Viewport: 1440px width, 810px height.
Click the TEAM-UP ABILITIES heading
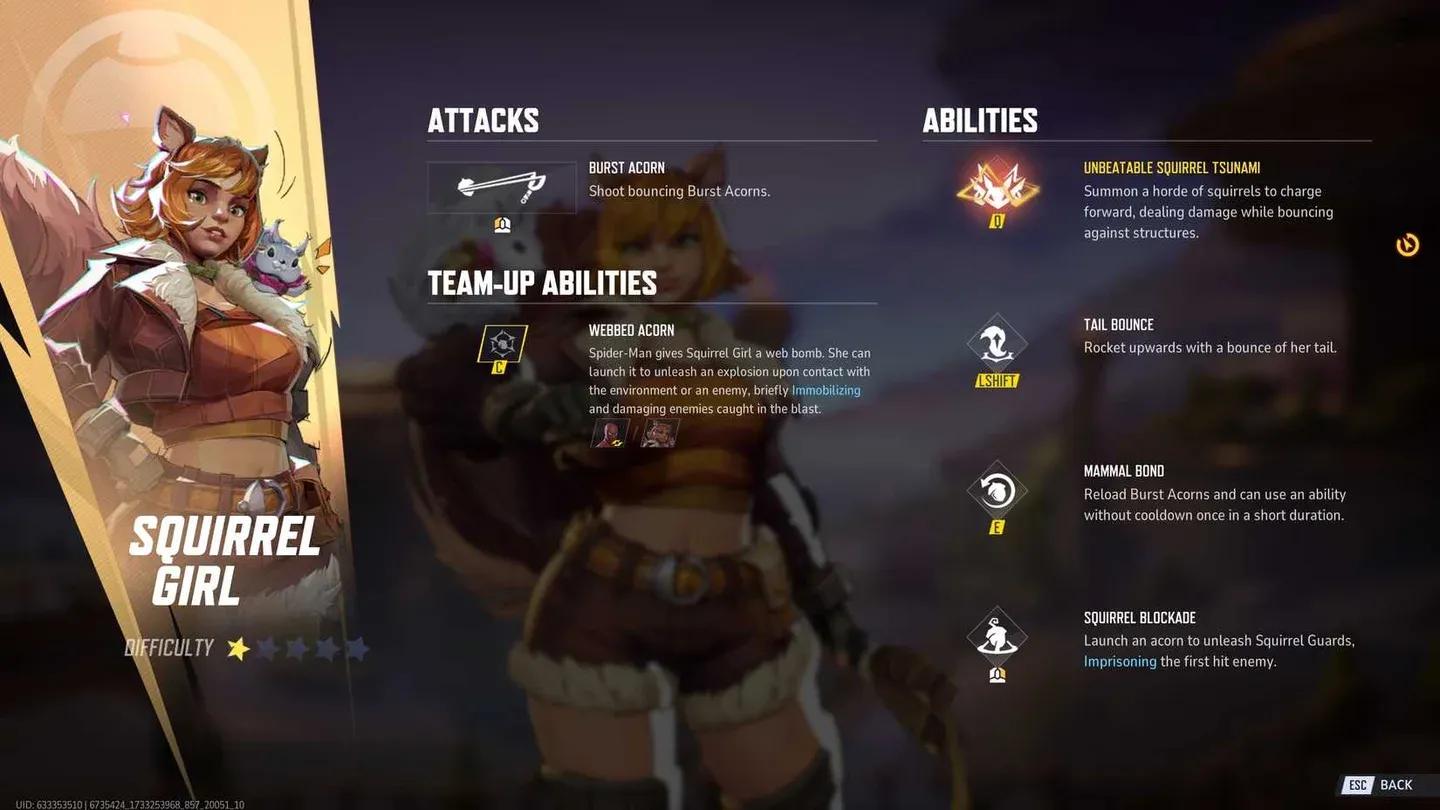point(542,283)
